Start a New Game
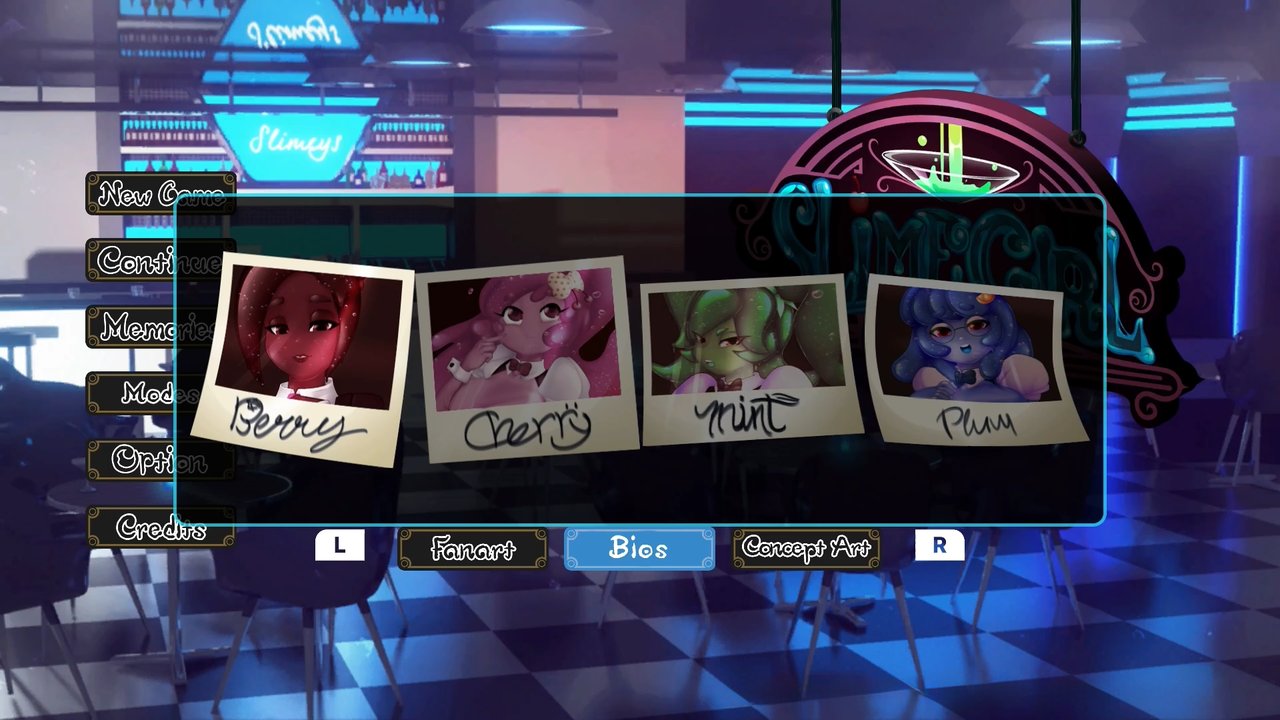Screen dimensions: 1280x720 pos(160,194)
